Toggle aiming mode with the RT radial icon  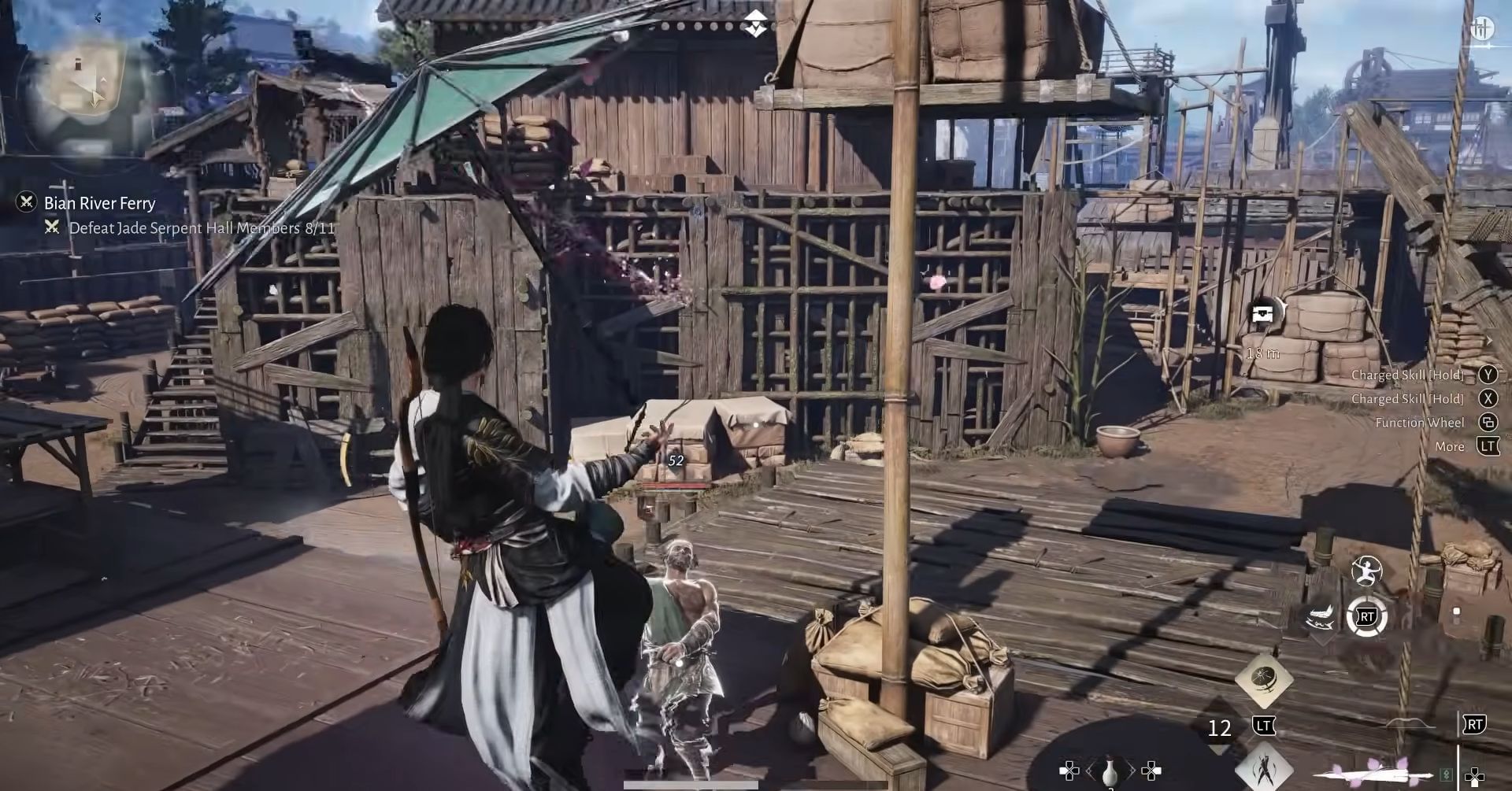coord(1368,618)
